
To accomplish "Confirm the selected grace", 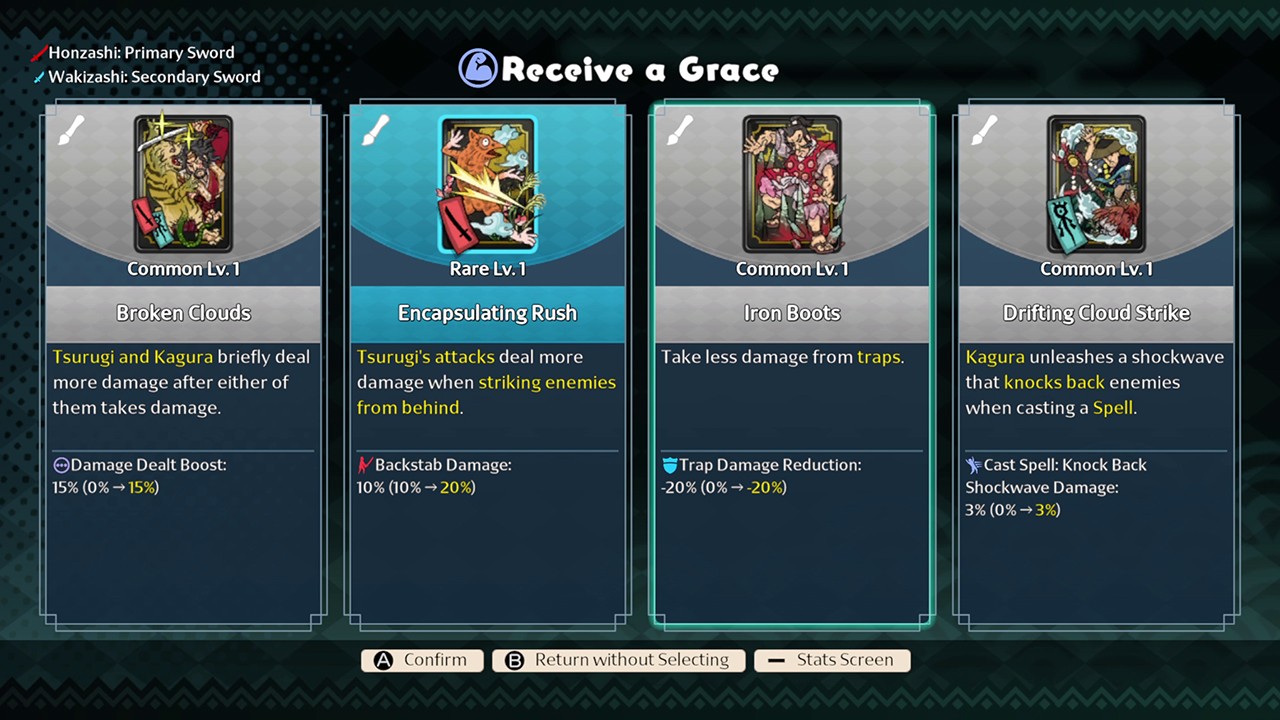I will tap(422, 660).
